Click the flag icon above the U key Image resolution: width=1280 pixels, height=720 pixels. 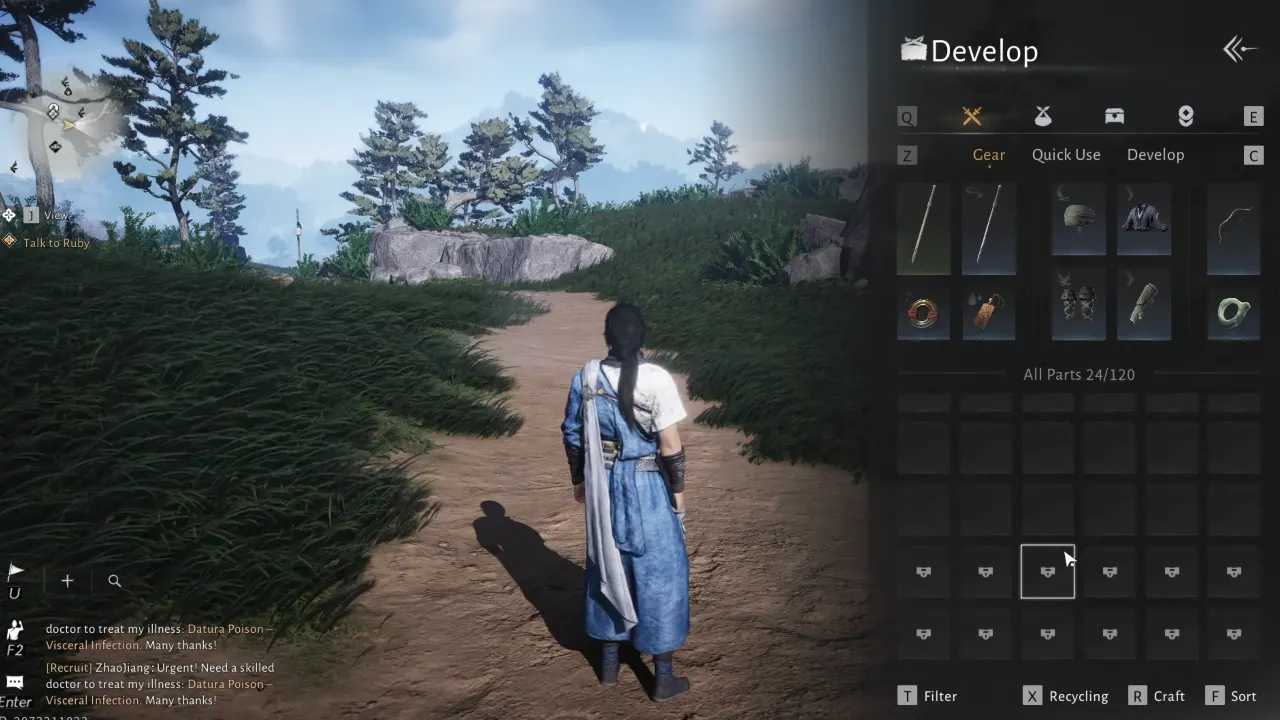14,569
